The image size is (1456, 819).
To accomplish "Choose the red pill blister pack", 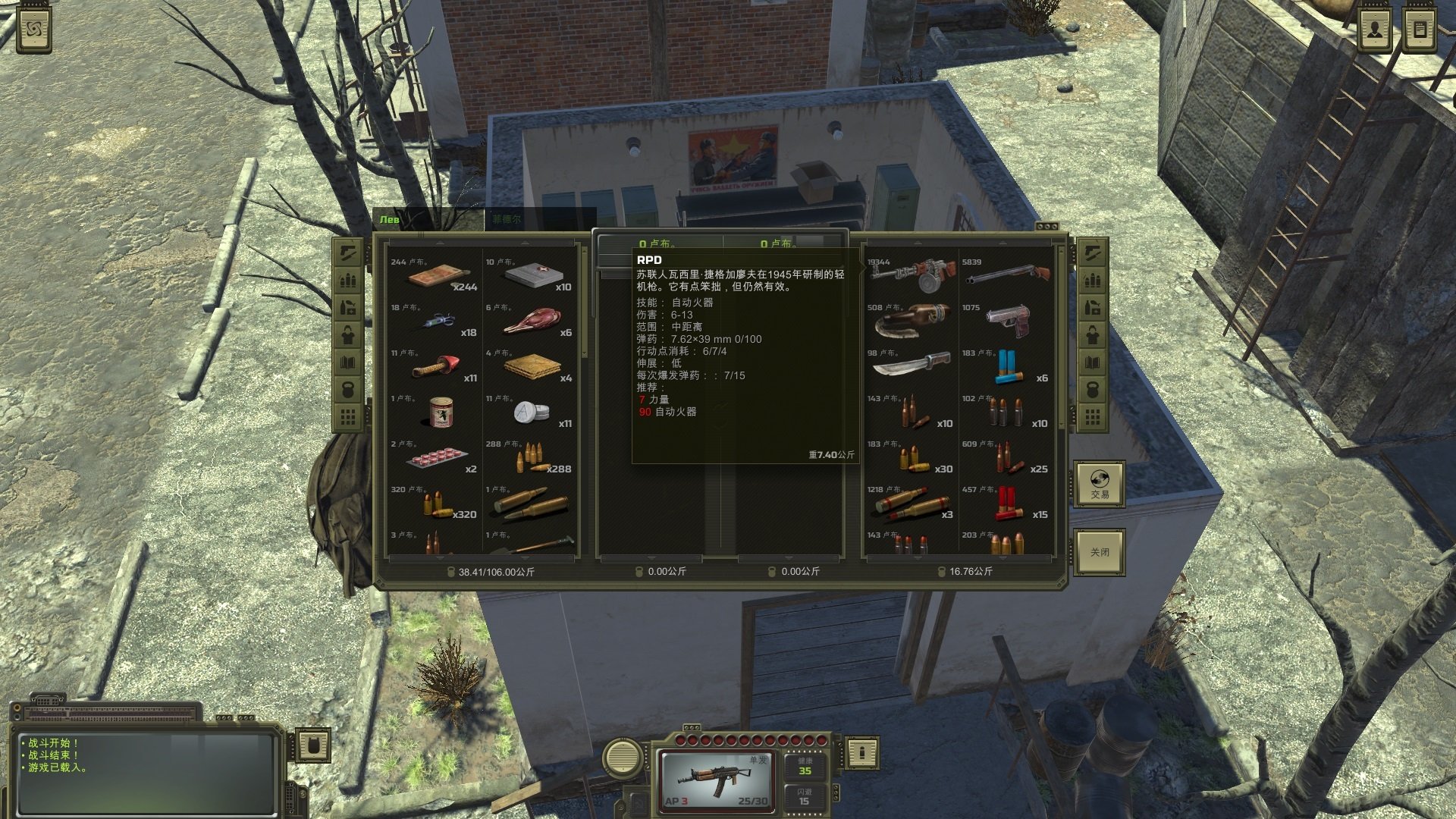I will click(435, 458).
